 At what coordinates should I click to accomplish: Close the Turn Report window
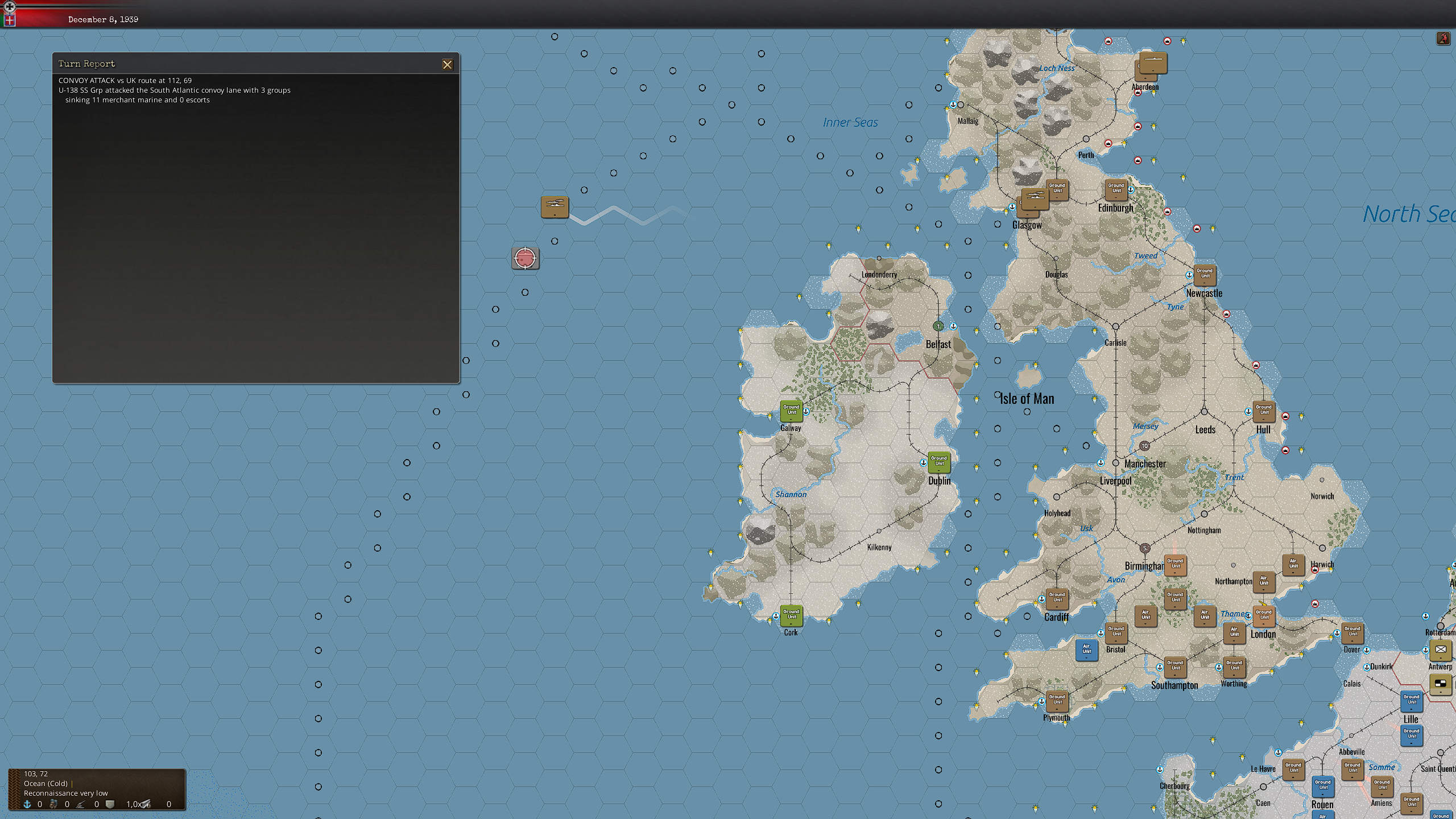(448, 64)
